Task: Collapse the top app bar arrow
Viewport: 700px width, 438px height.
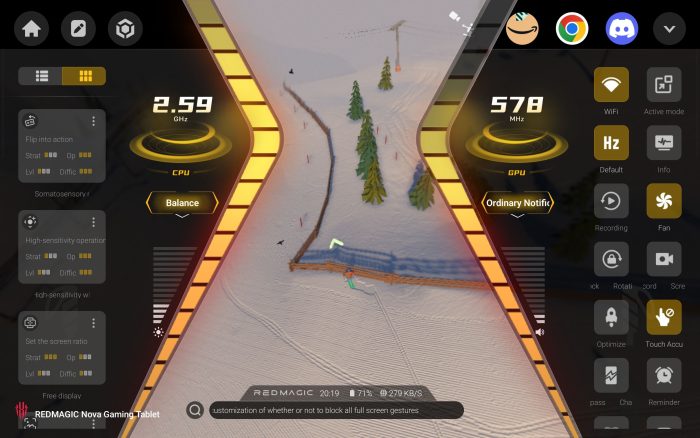Action: coord(668,28)
